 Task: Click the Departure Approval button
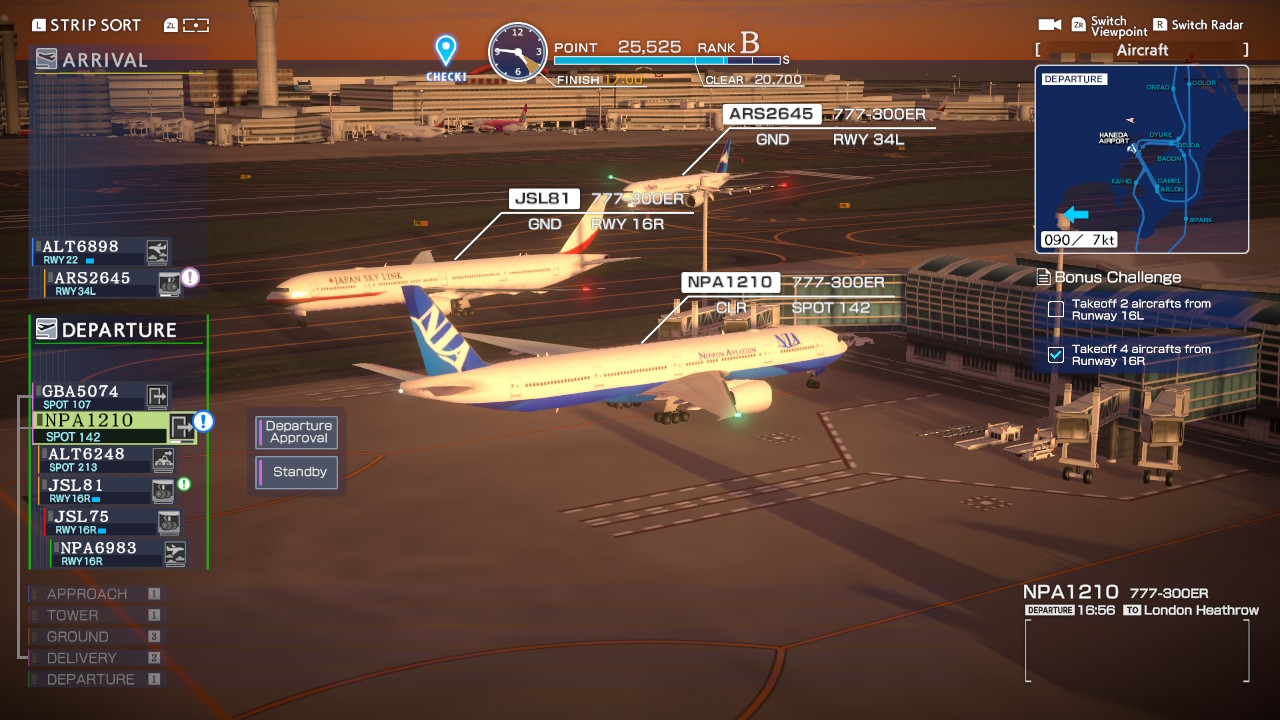coord(296,432)
